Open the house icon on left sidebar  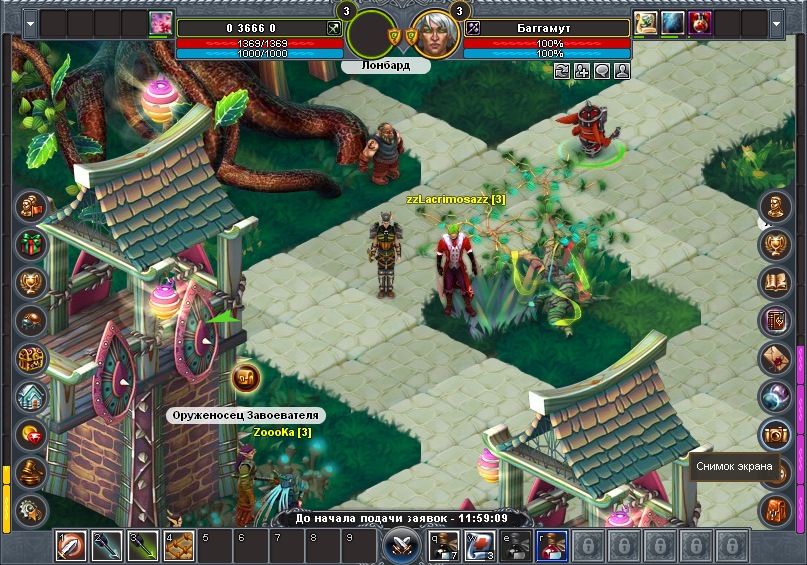31,396
